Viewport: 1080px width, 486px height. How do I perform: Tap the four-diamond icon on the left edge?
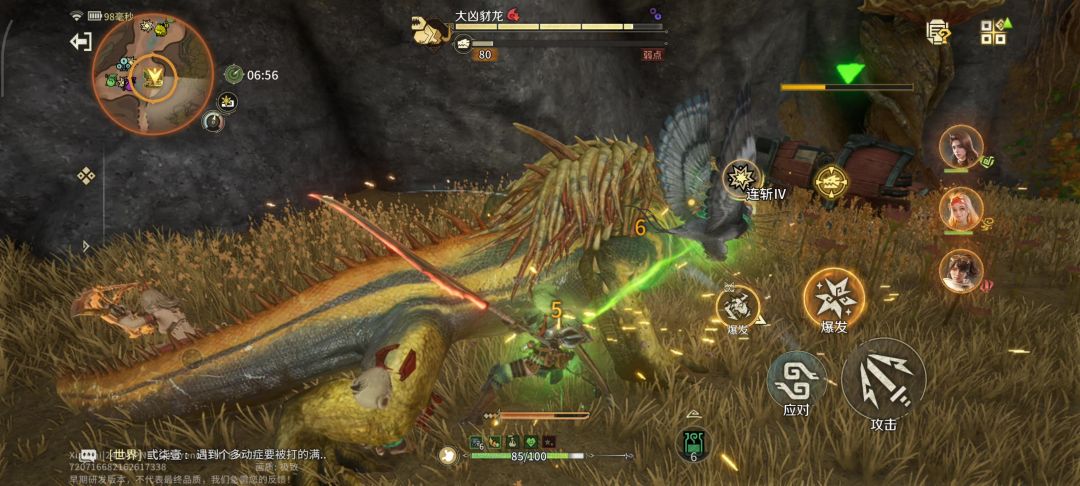coord(86,176)
